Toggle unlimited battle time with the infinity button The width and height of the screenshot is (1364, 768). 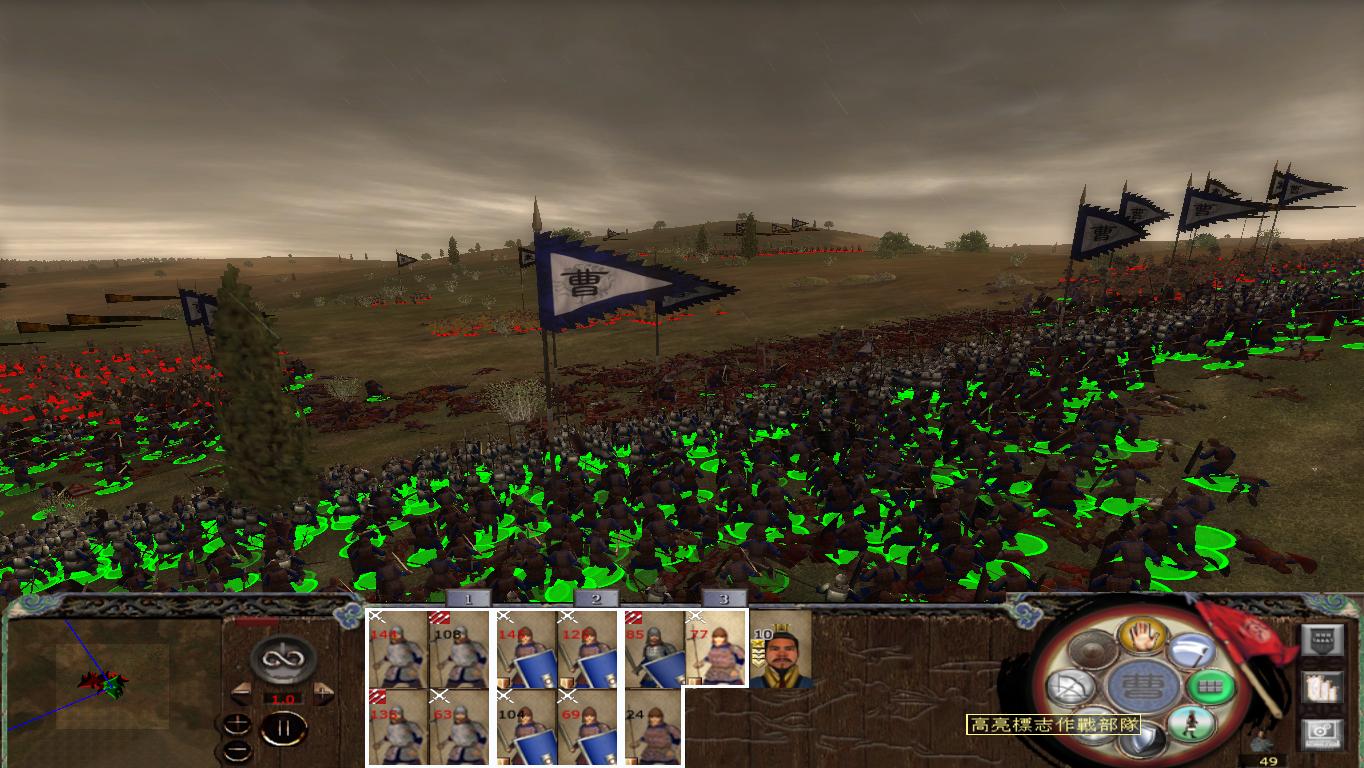click(283, 658)
